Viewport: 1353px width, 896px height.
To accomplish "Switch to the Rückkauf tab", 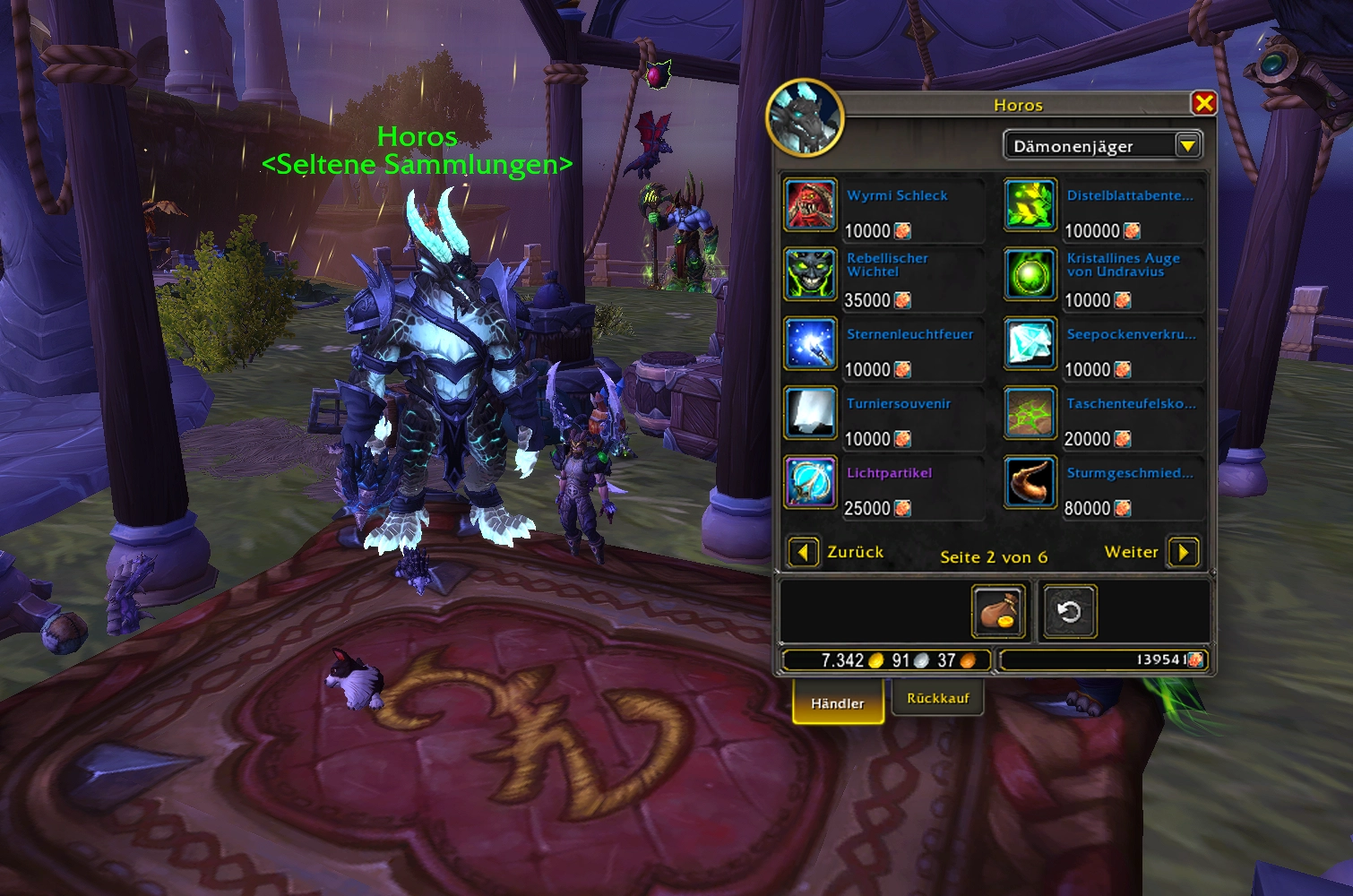I will point(937,698).
